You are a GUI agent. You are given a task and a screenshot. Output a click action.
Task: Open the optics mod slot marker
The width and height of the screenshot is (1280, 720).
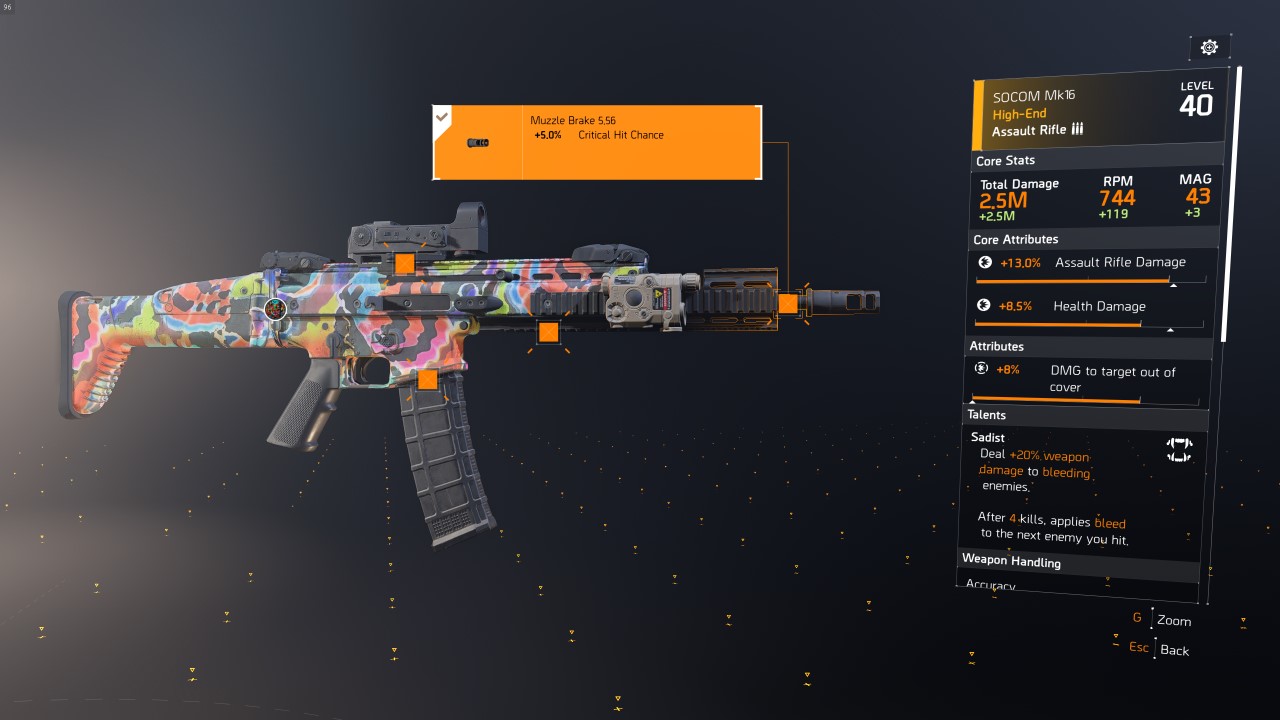pyautogui.click(x=404, y=263)
